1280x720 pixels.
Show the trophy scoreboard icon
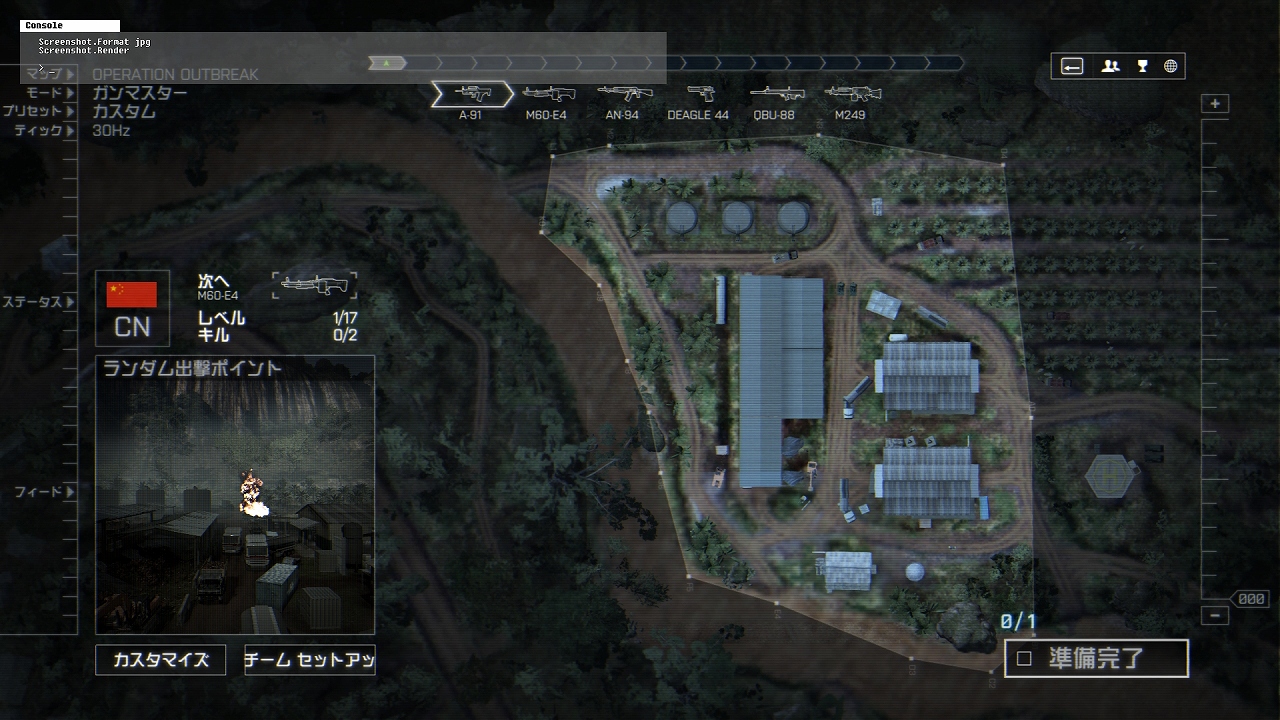1142,67
